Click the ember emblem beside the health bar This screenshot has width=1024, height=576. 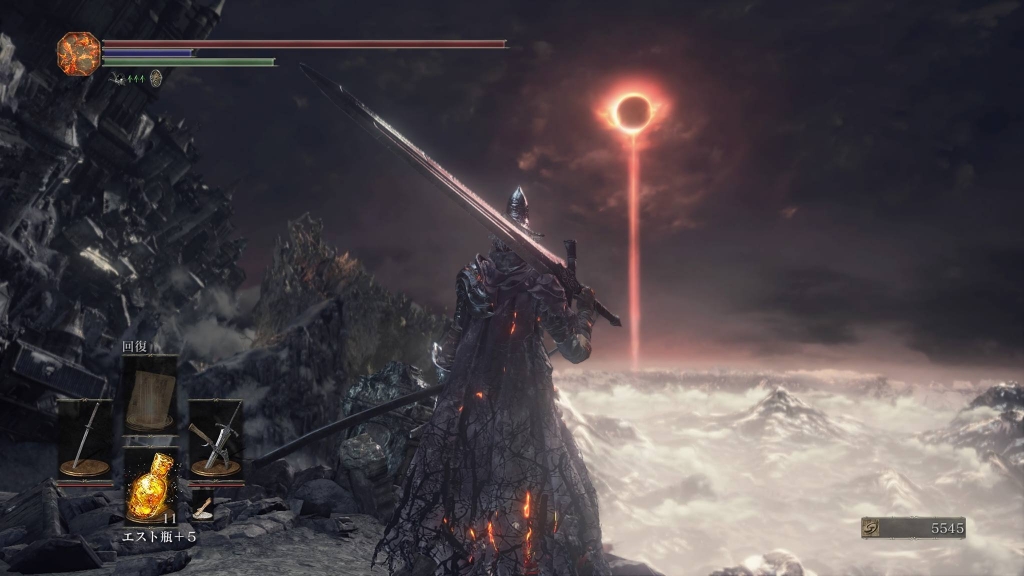click(x=77, y=52)
